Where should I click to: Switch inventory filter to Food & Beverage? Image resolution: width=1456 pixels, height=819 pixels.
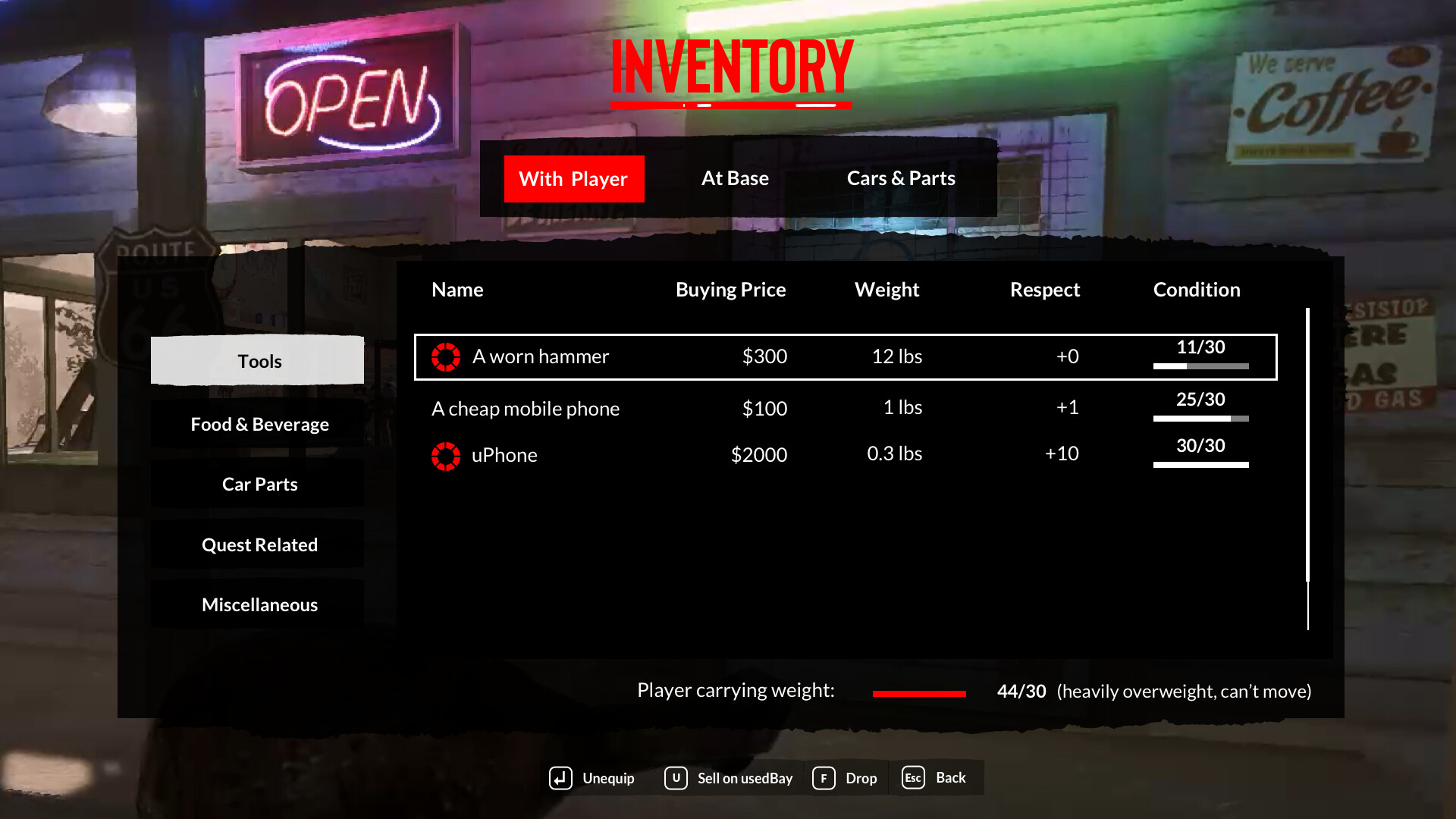tap(259, 424)
